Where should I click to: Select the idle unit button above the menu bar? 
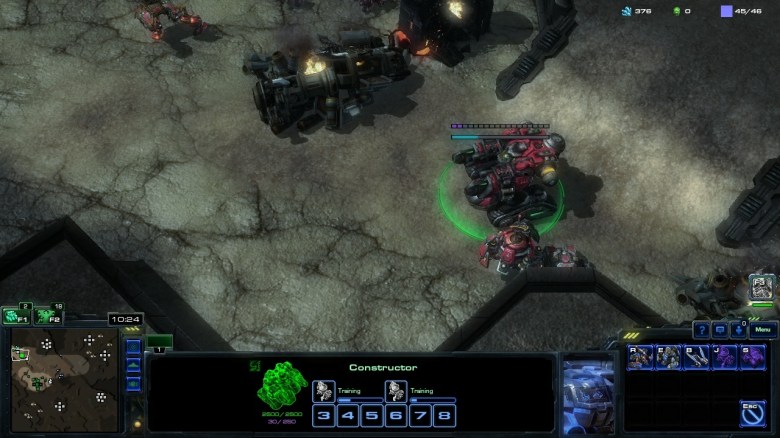762,289
